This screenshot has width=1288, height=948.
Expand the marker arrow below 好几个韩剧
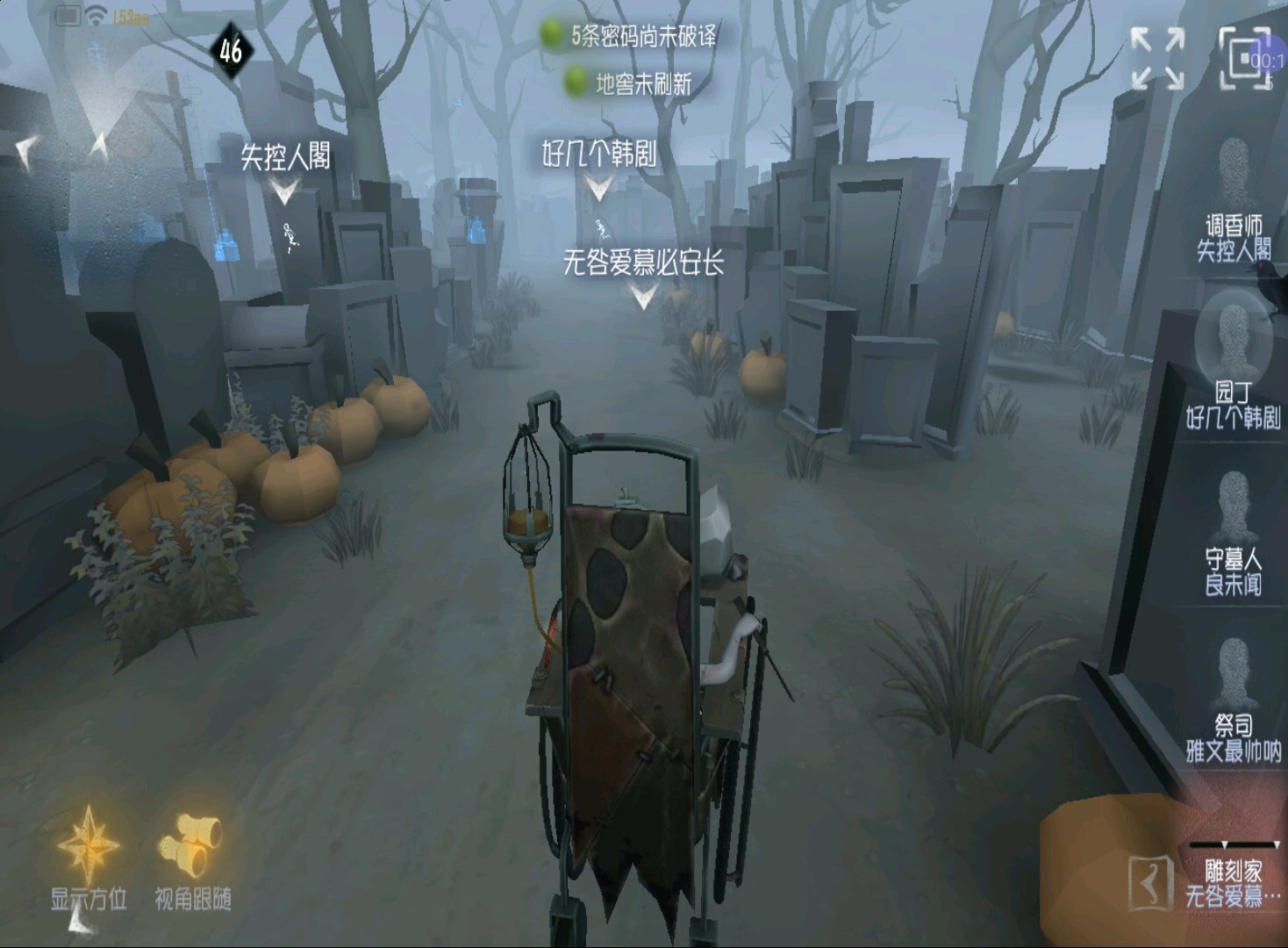pos(599,185)
